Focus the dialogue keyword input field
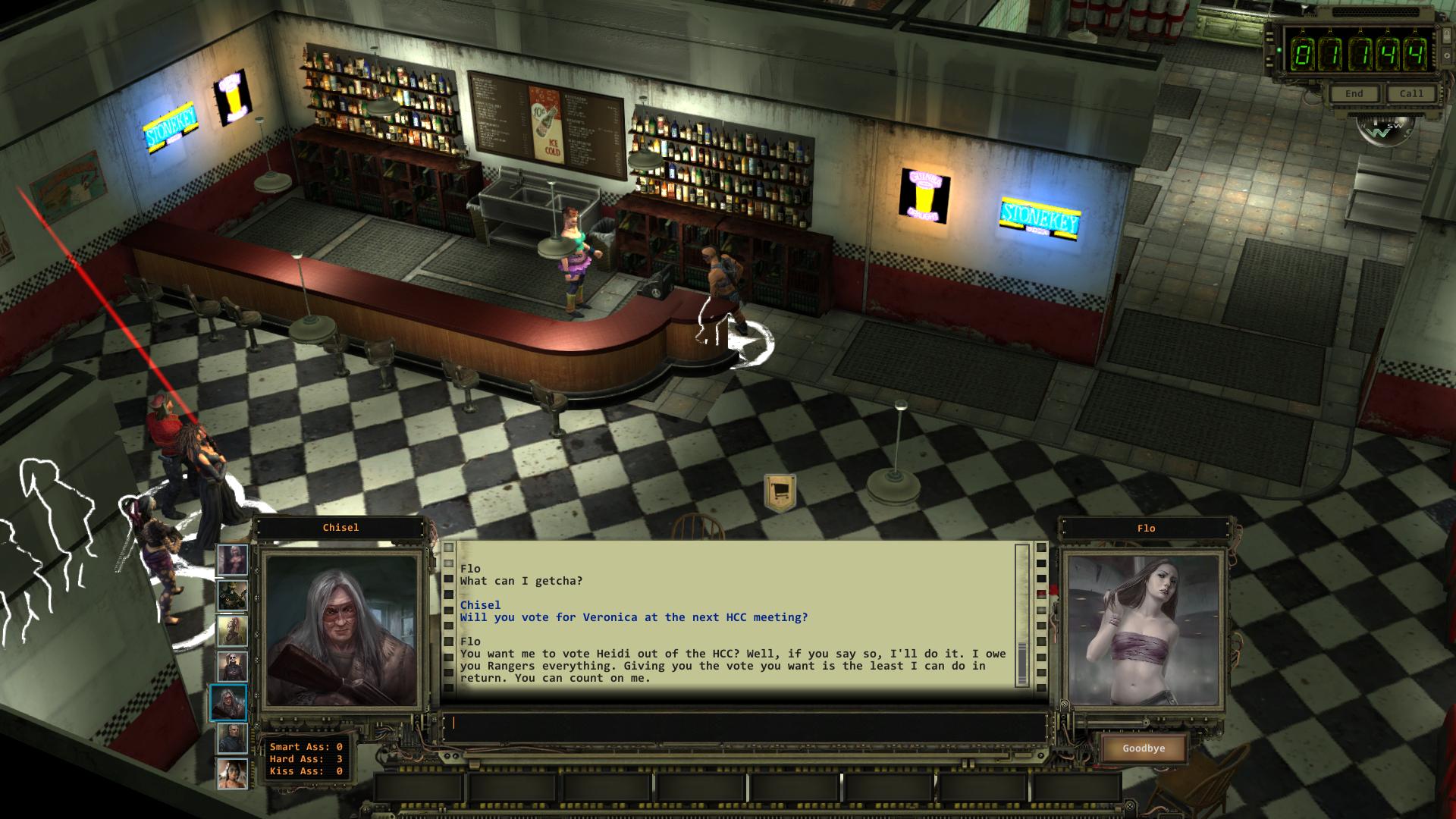1456x819 pixels. pos(743,723)
